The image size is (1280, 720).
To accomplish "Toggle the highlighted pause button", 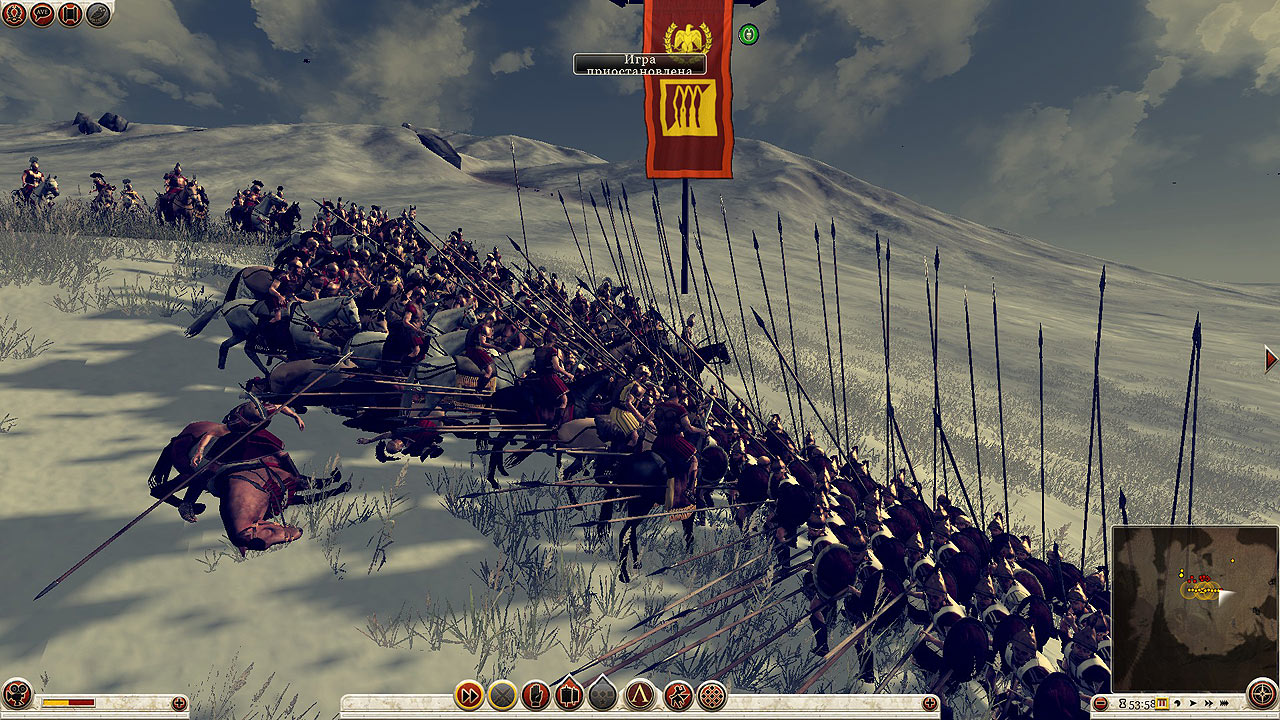I will 1162,703.
